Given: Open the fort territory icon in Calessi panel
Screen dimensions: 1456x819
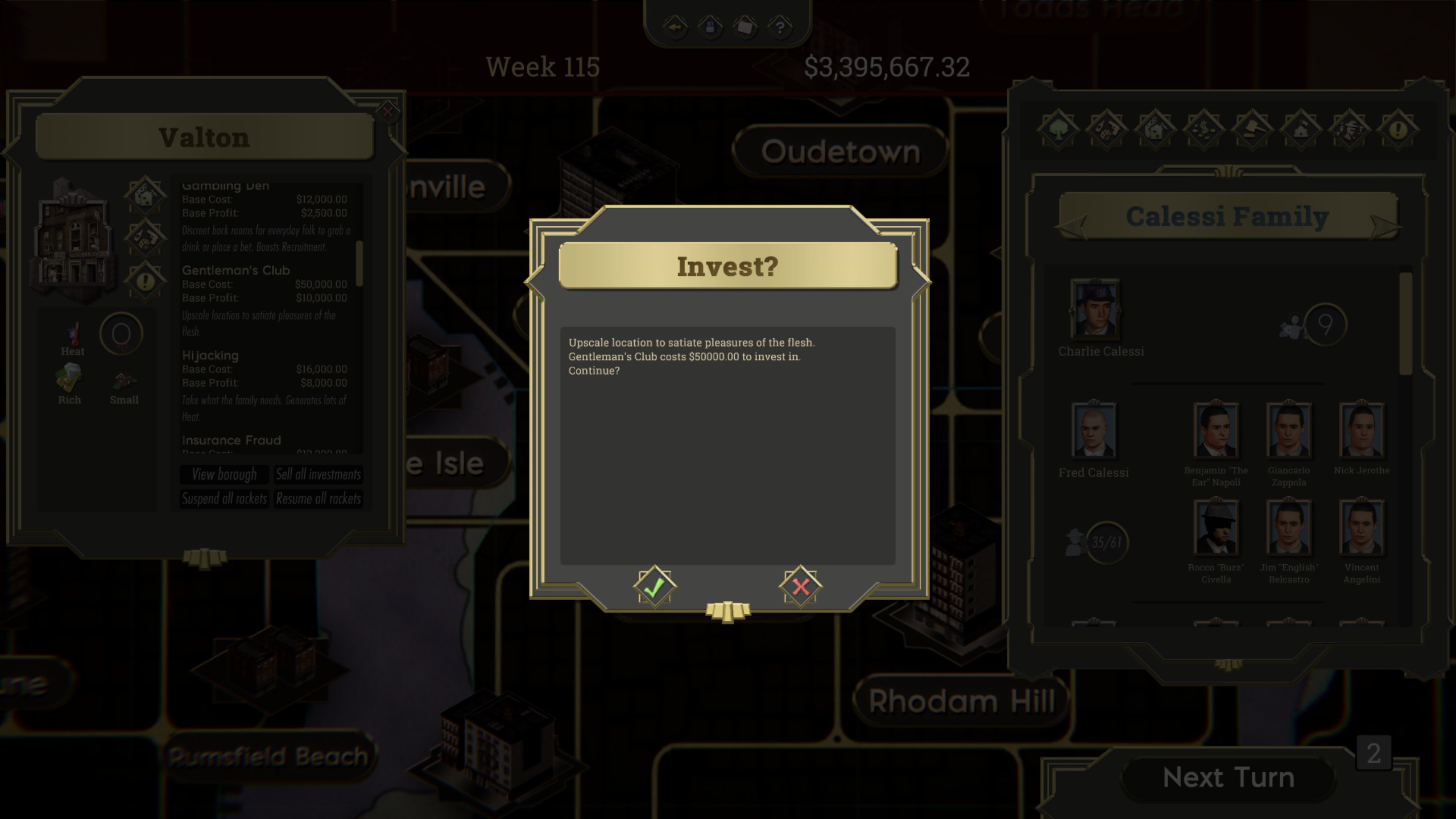Looking at the screenshot, I should [1302, 129].
